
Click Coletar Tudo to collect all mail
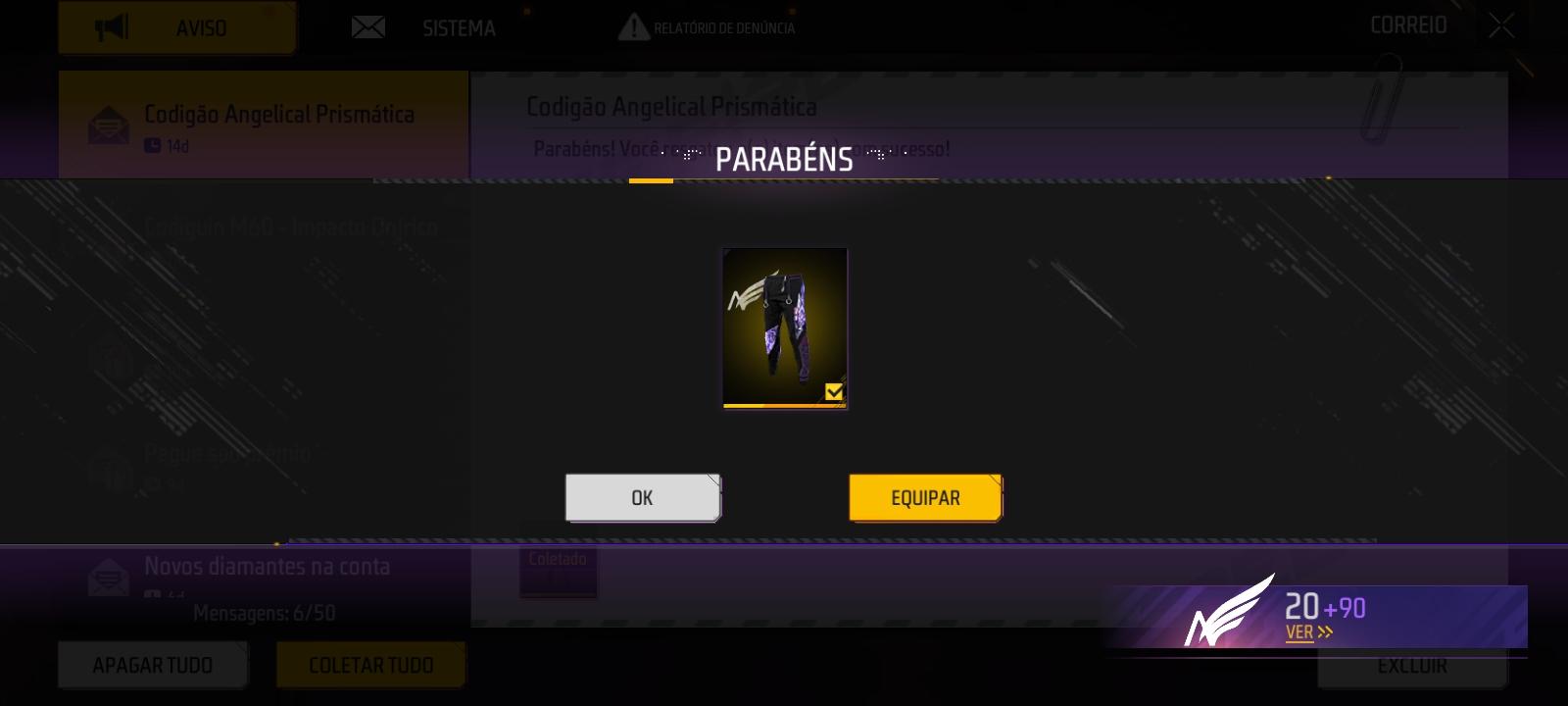pos(370,664)
